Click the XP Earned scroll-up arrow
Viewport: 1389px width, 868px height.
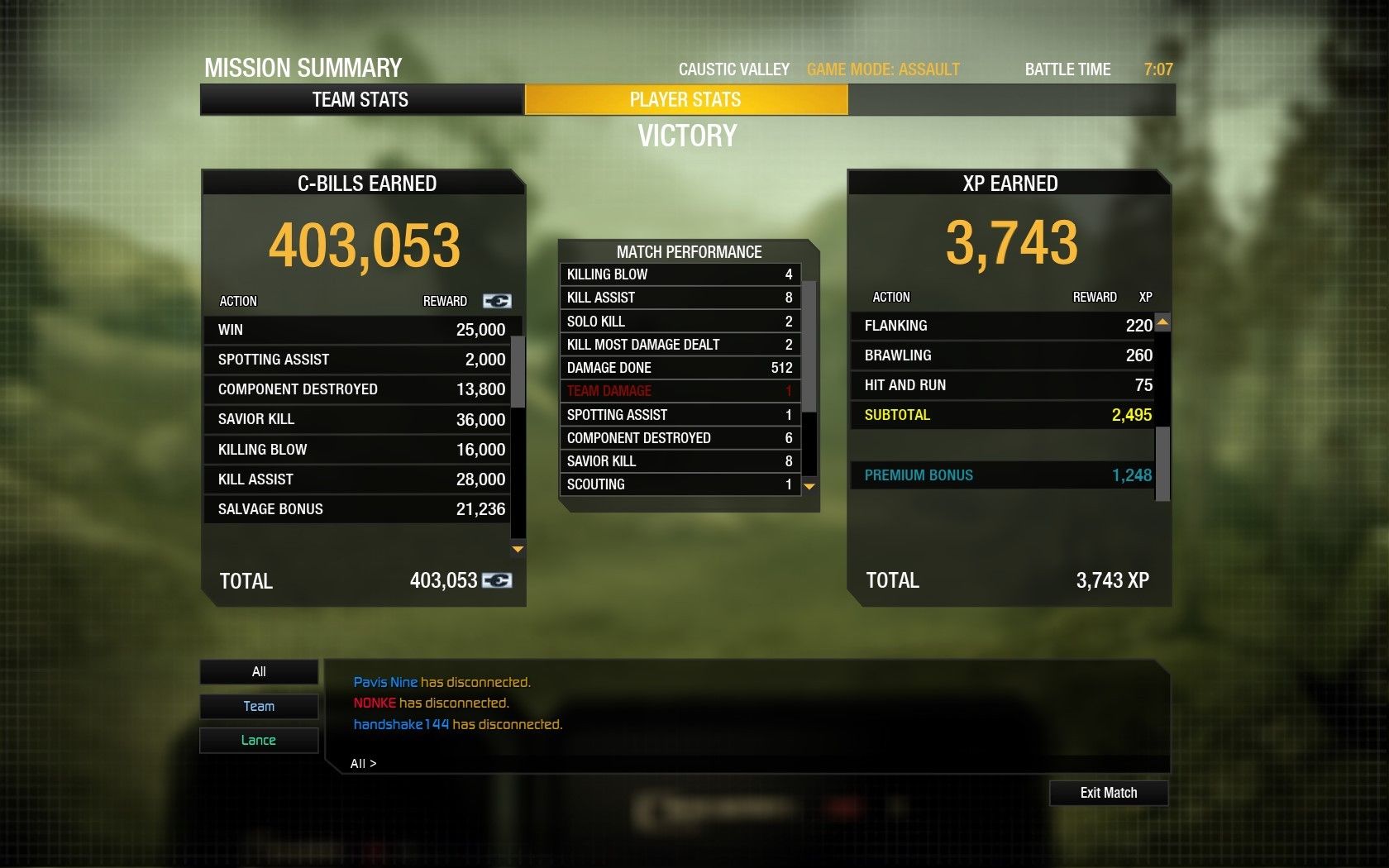pyautogui.click(x=1162, y=322)
